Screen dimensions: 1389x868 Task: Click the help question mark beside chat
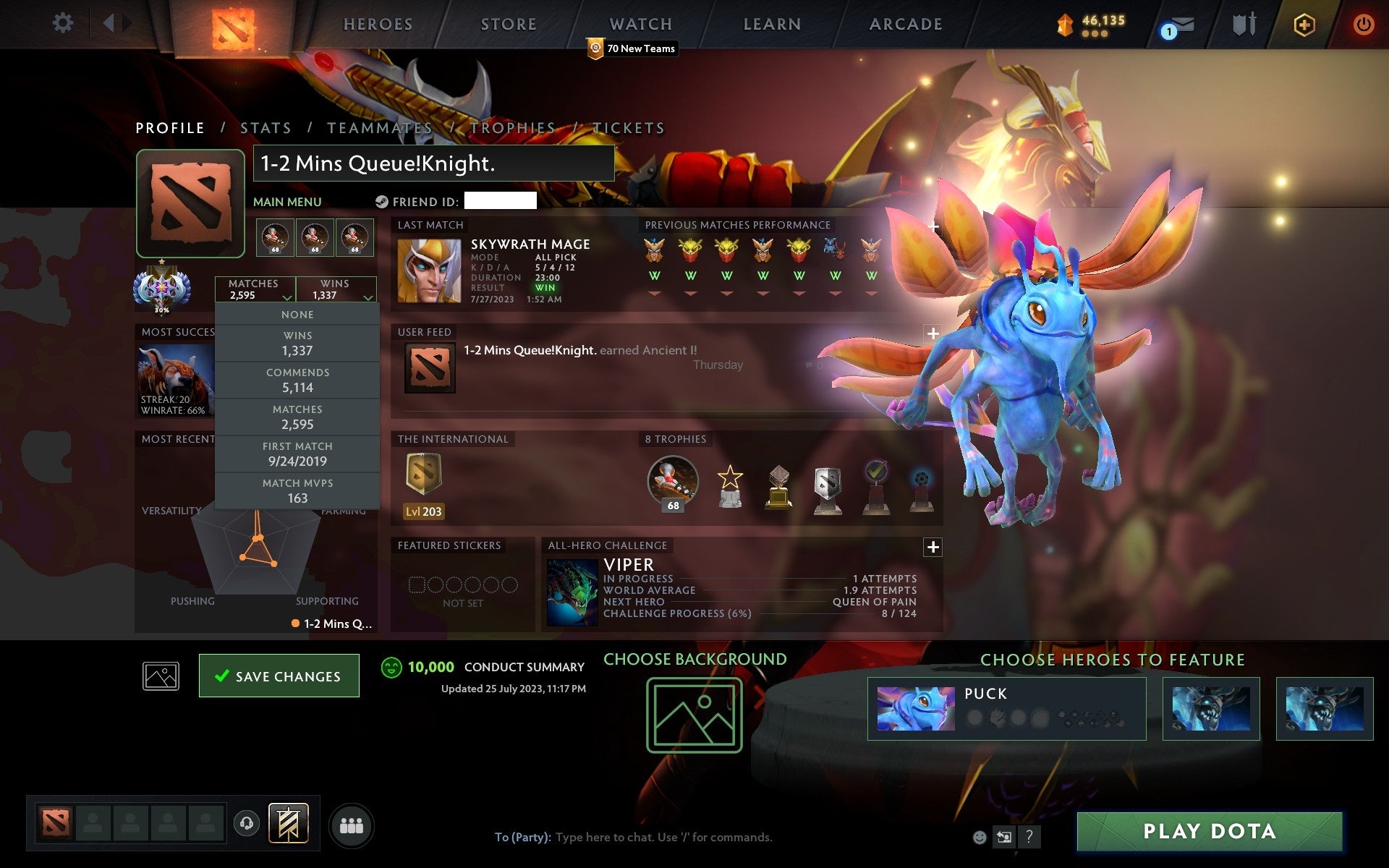[1029, 838]
